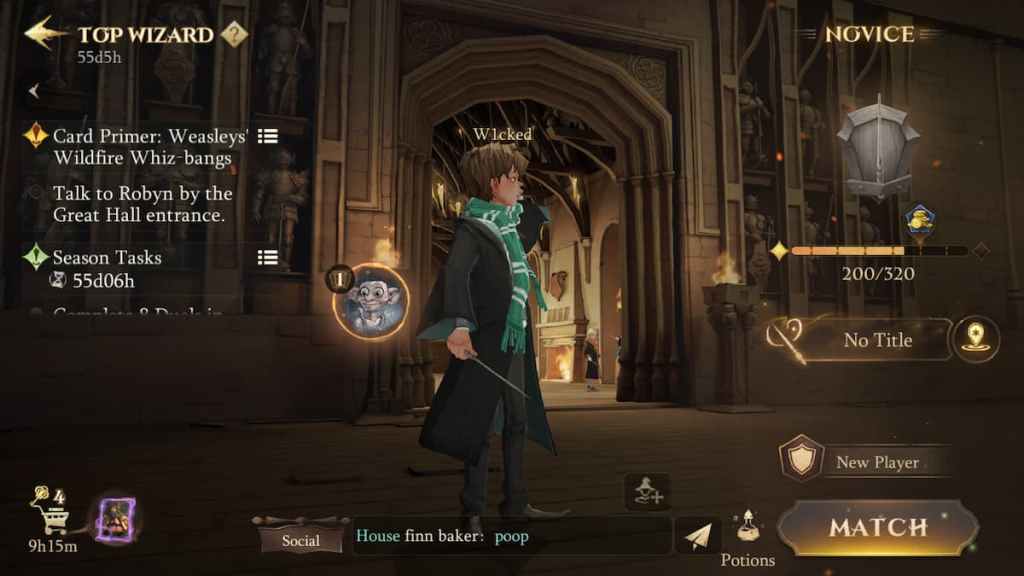
Task: Open the Potions menu
Action: 747,538
